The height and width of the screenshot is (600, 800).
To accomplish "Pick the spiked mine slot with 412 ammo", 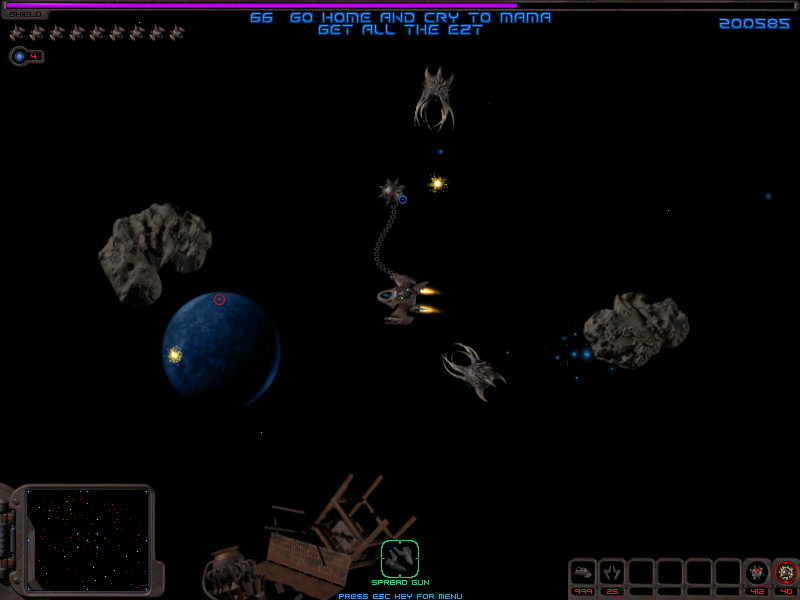I will pyautogui.click(x=757, y=572).
